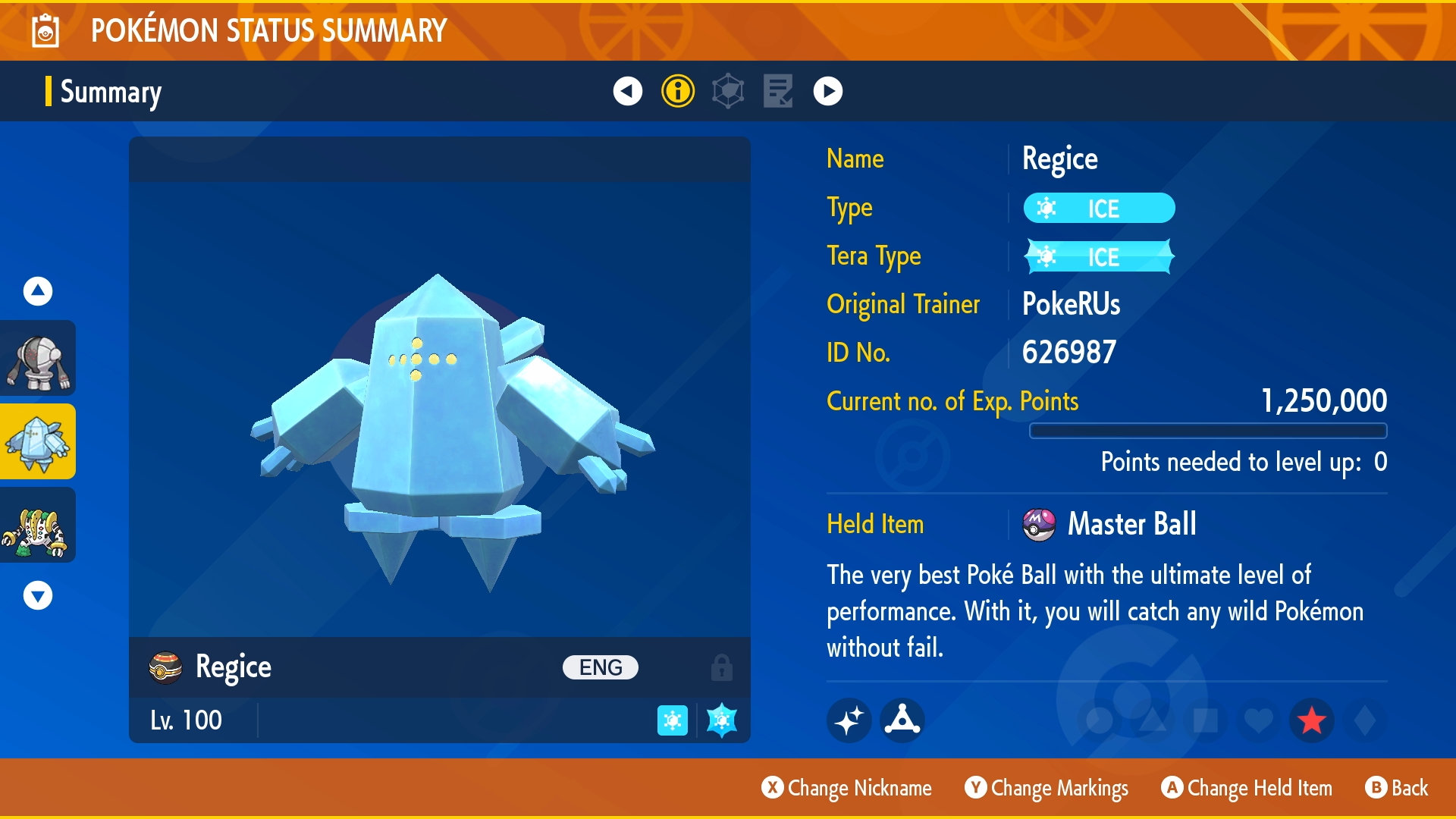Click the experience points progress bar
The height and width of the screenshot is (819, 1456).
(x=1209, y=429)
